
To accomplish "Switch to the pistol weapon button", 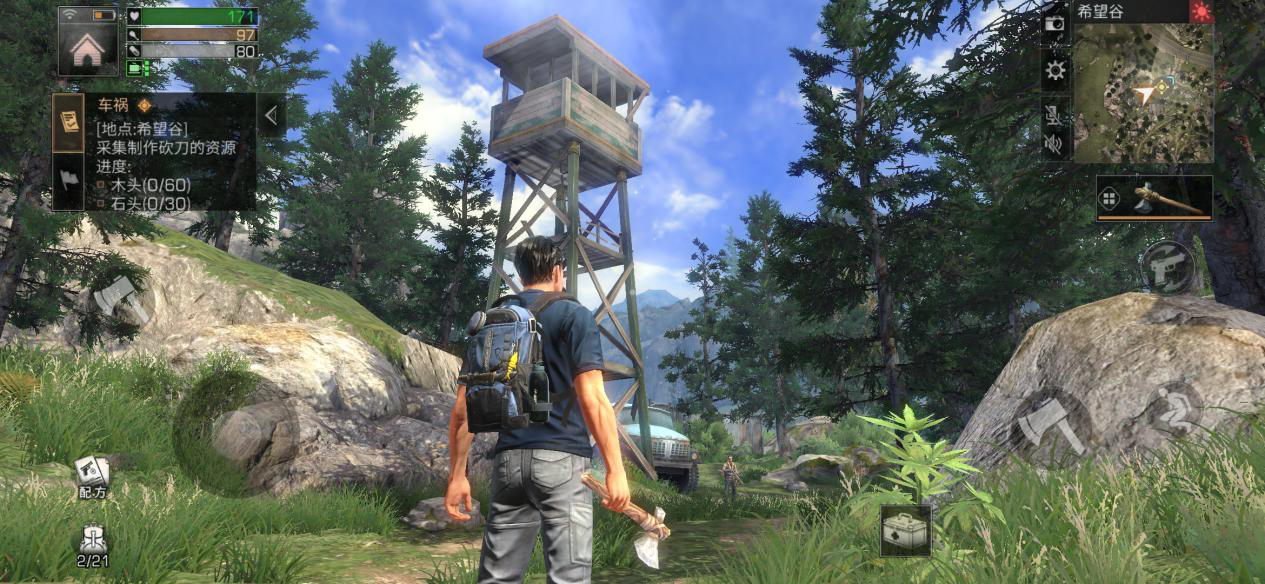I will (x=1168, y=266).
